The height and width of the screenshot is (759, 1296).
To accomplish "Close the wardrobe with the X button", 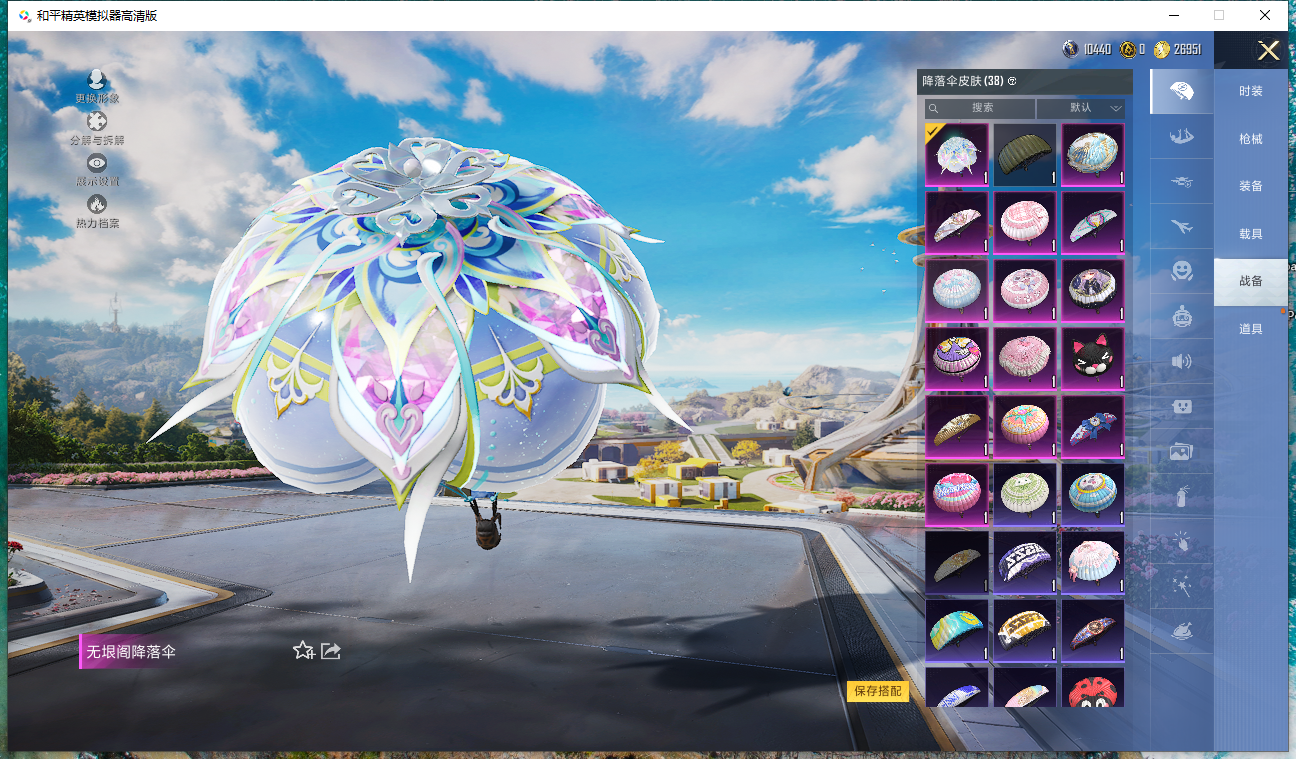I will (x=1268, y=51).
